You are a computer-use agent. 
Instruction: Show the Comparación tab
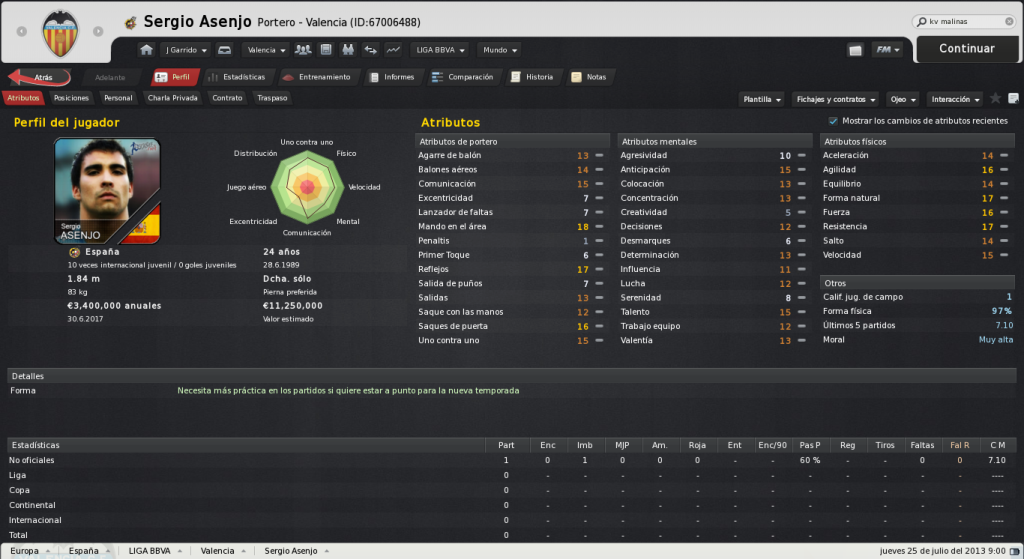pos(463,77)
